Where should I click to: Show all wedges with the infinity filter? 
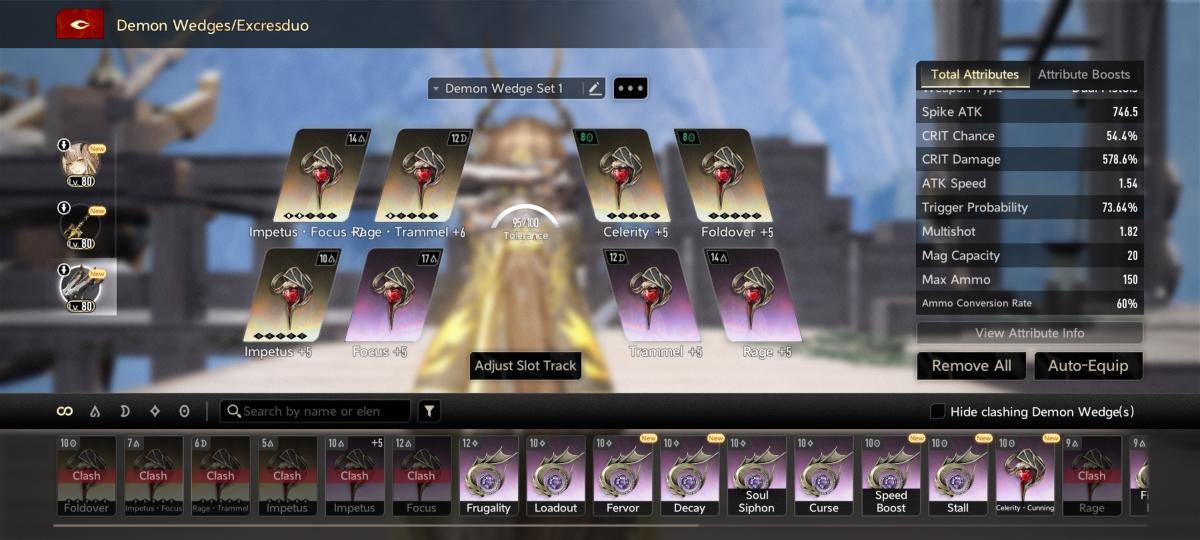click(x=65, y=411)
